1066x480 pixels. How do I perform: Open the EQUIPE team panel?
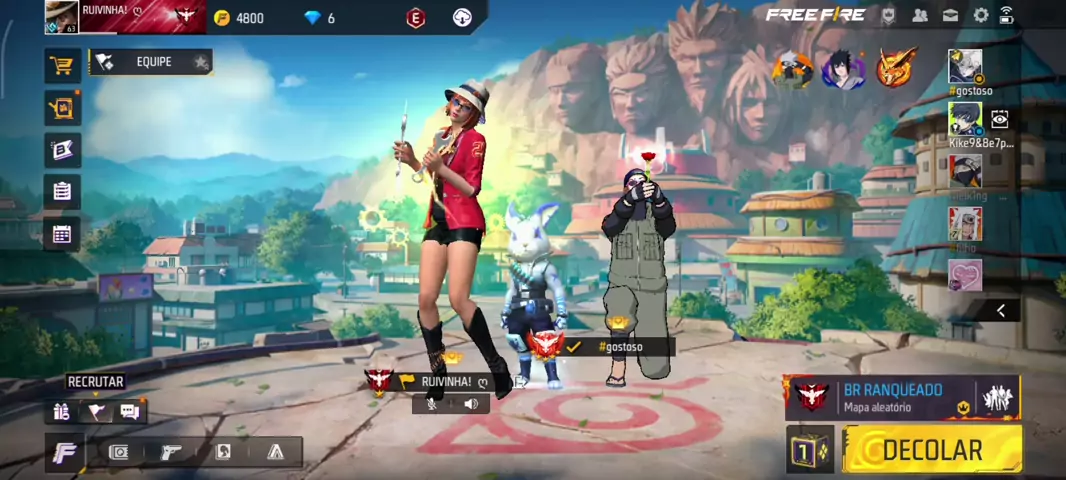[x=152, y=62]
